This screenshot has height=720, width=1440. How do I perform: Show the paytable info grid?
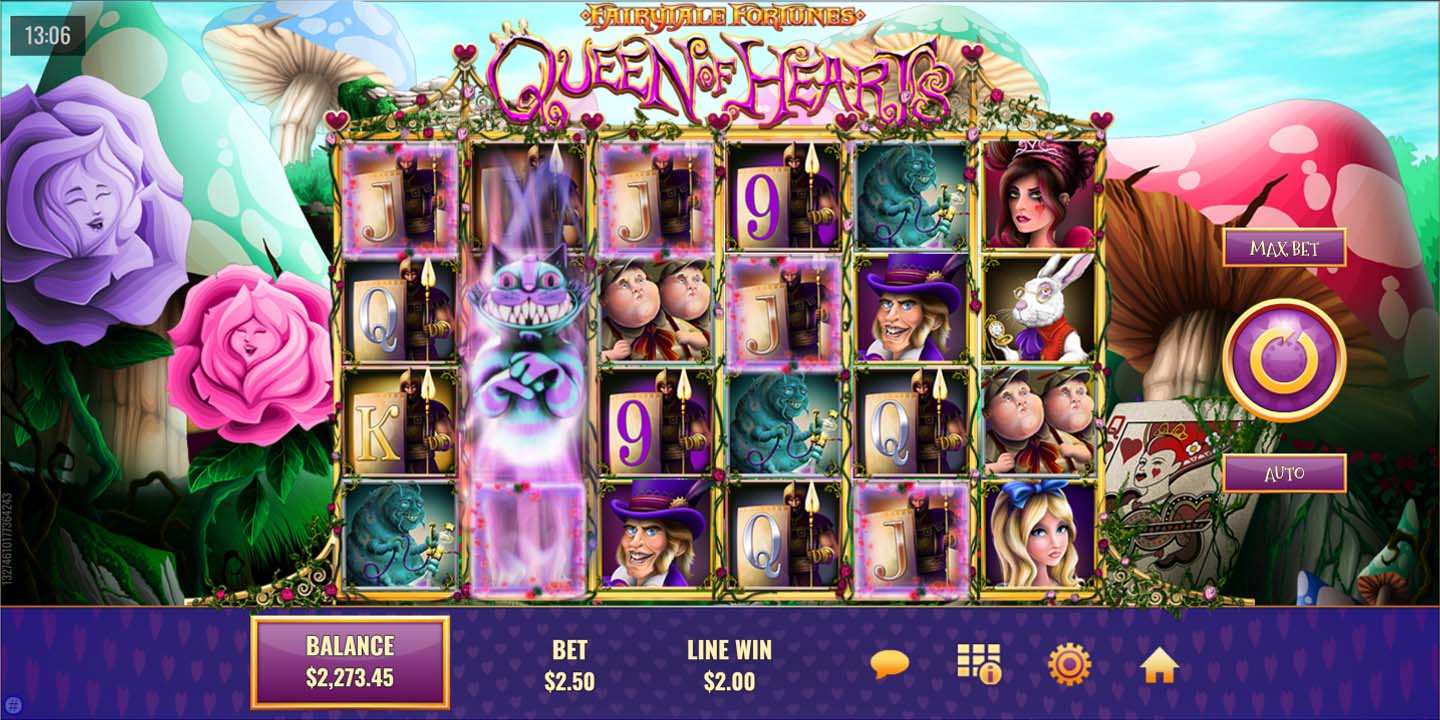(x=978, y=664)
